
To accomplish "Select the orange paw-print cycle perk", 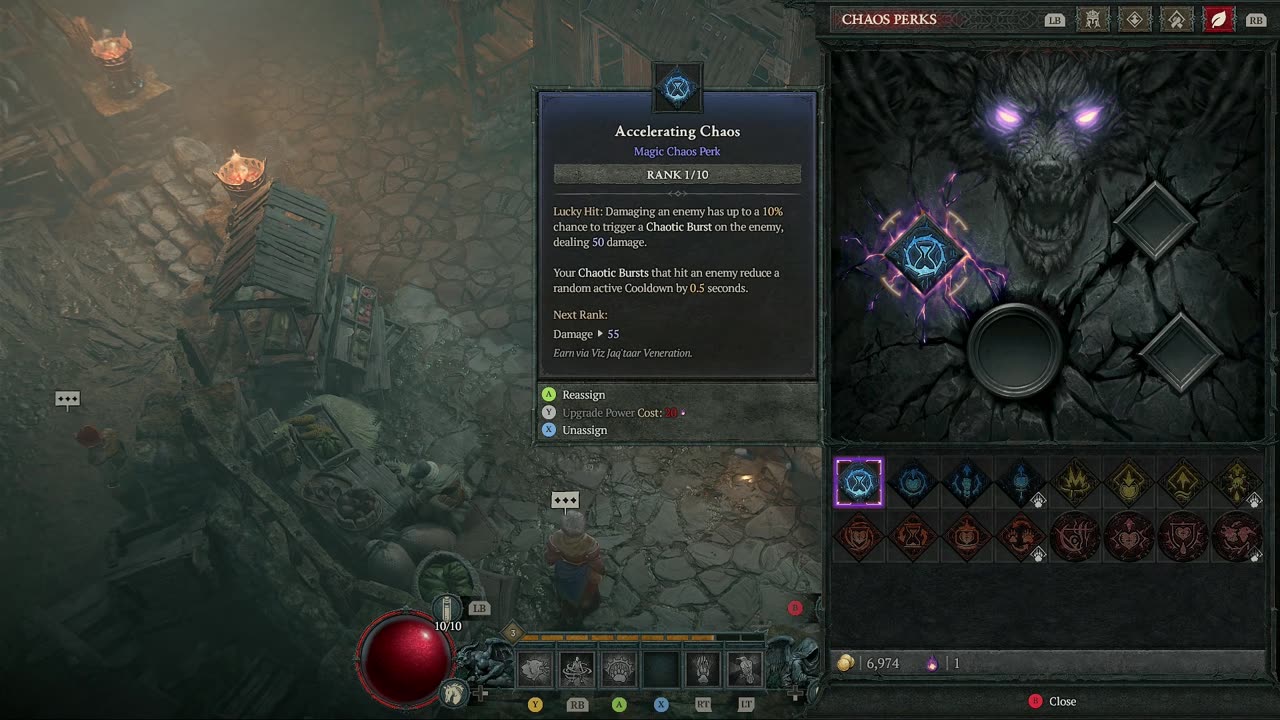I will click(1021, 537).
